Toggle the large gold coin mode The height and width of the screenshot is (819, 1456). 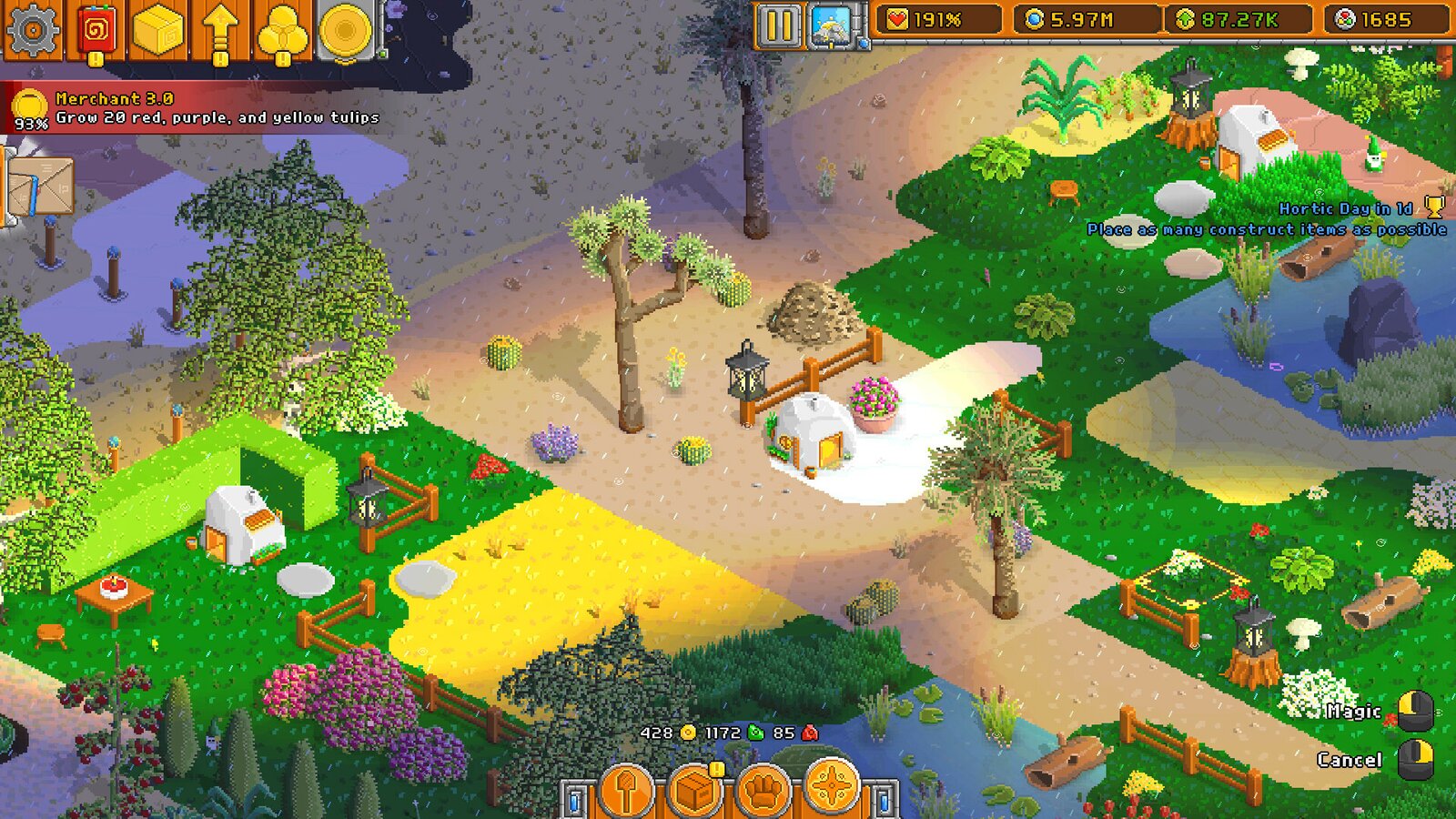345,27
